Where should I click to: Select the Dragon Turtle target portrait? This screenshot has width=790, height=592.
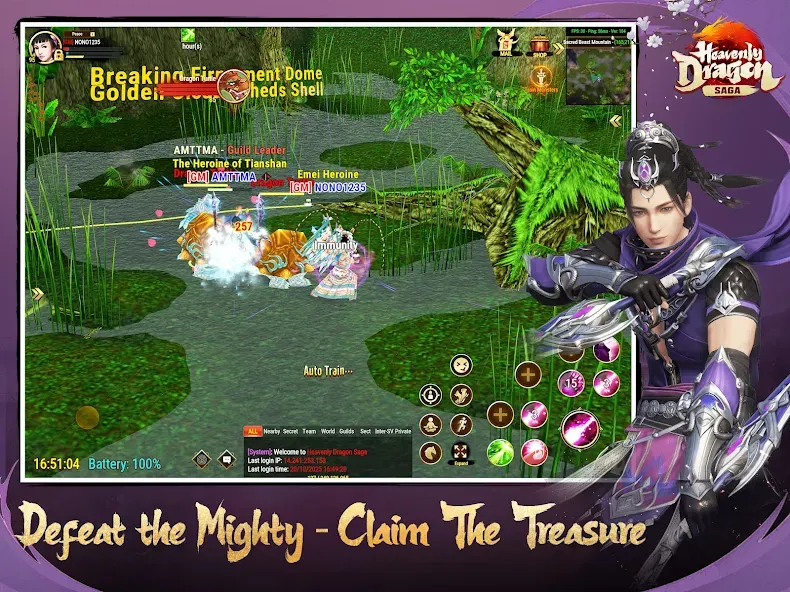click(232, 85)
